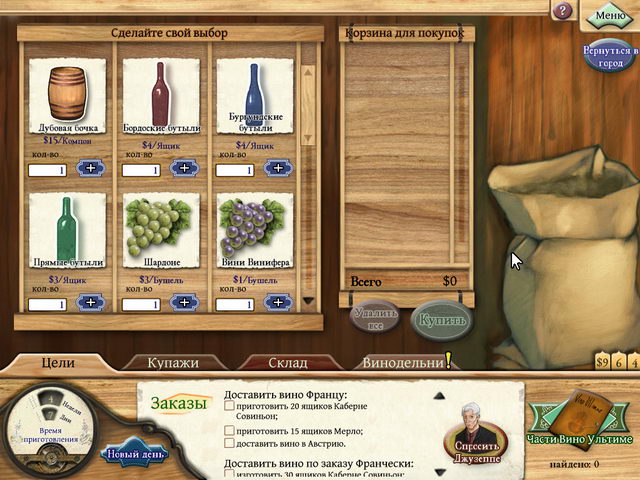640x480 pixels.
Task: Click Удалить все to clear the cart
Action: (378, 320)
